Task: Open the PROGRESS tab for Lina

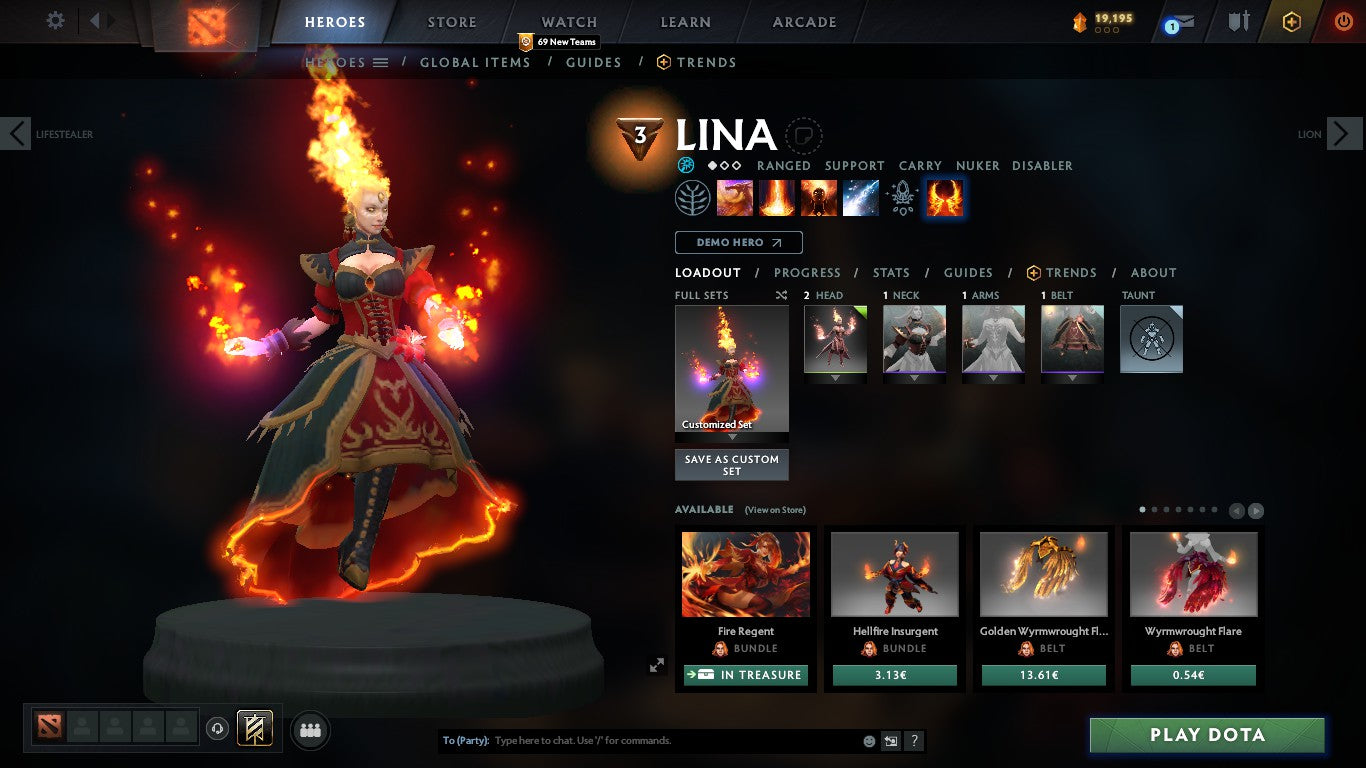Action: [x=807, y=272]
